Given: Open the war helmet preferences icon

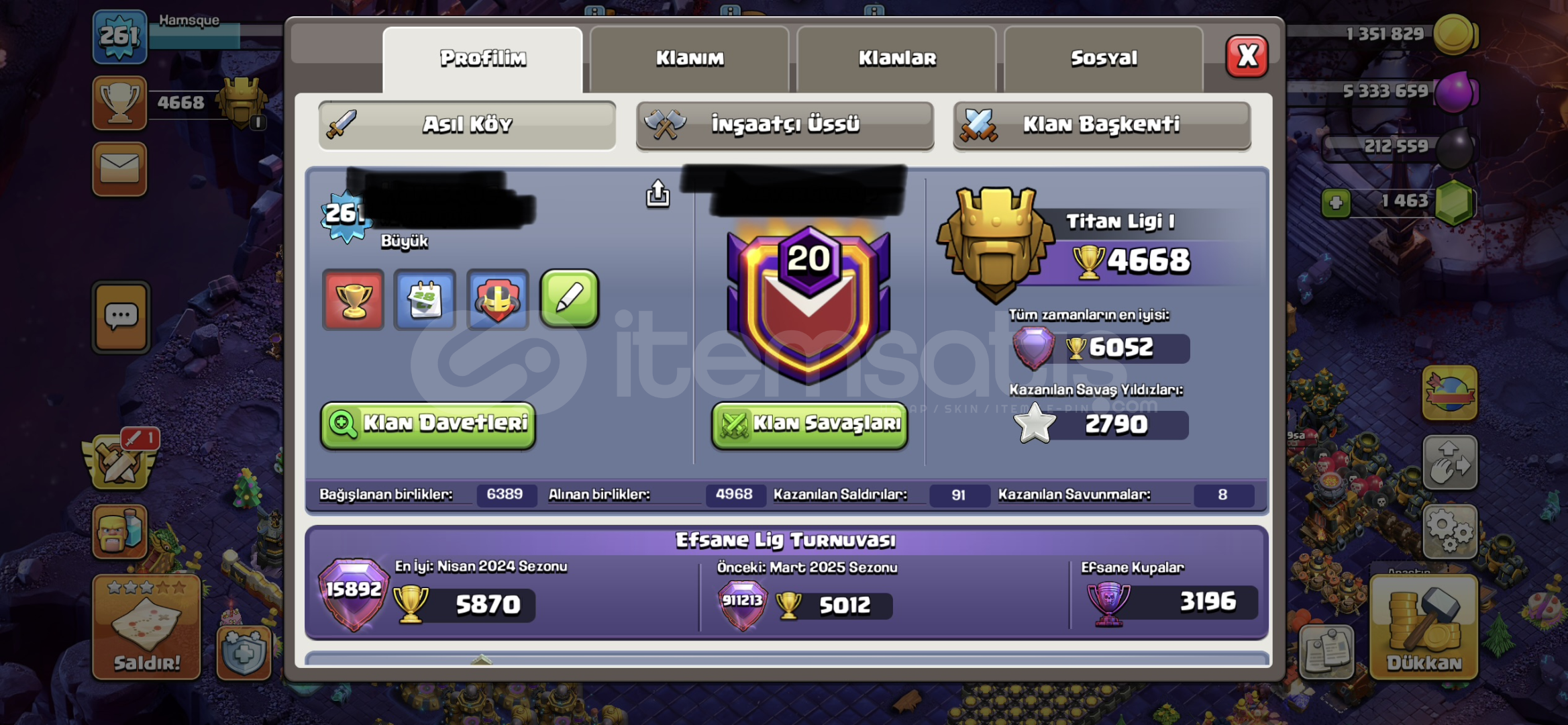Looking at the screenshot, I should (x=496, y=300).
